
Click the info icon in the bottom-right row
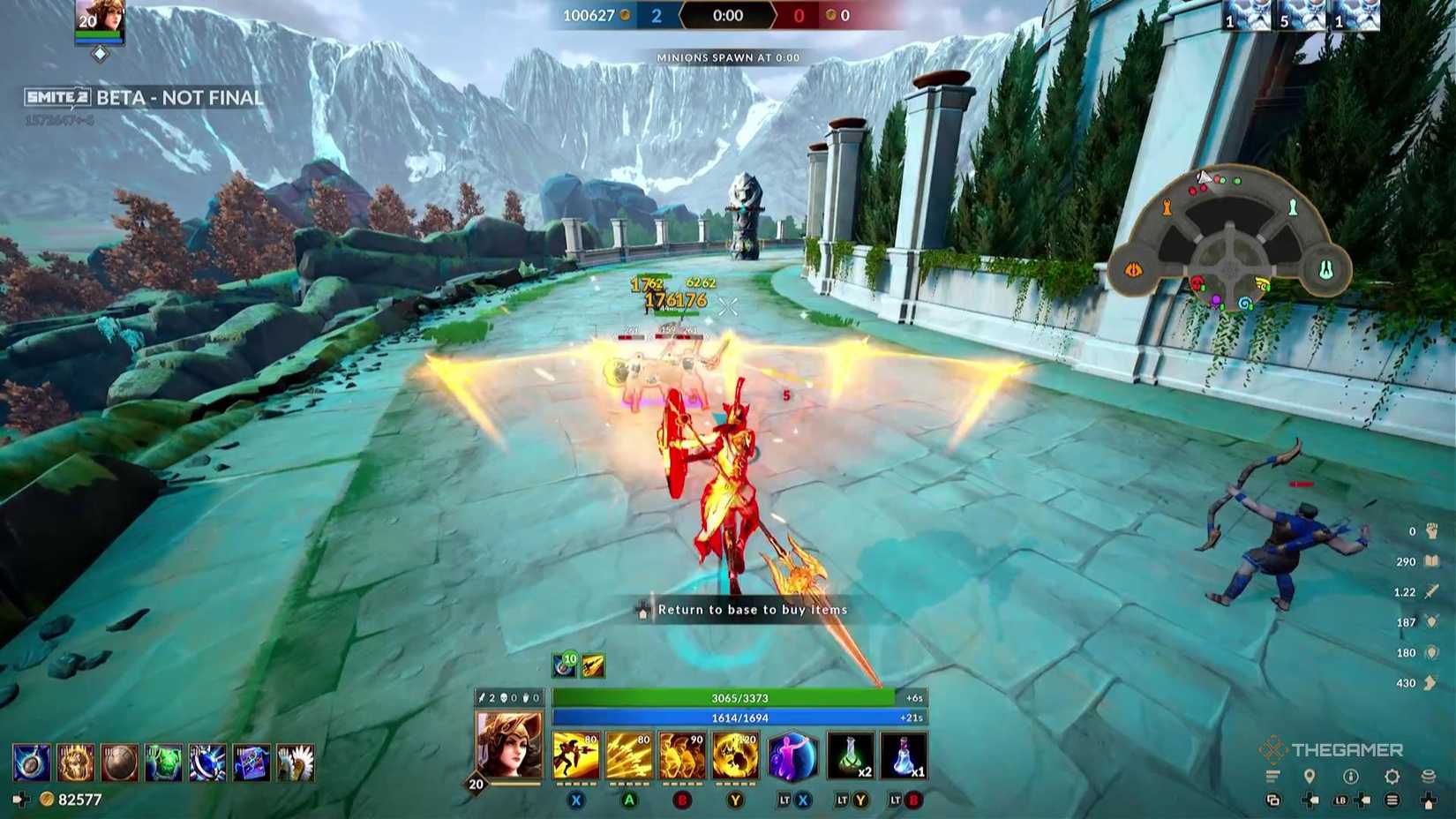(x=1350, y=777)
